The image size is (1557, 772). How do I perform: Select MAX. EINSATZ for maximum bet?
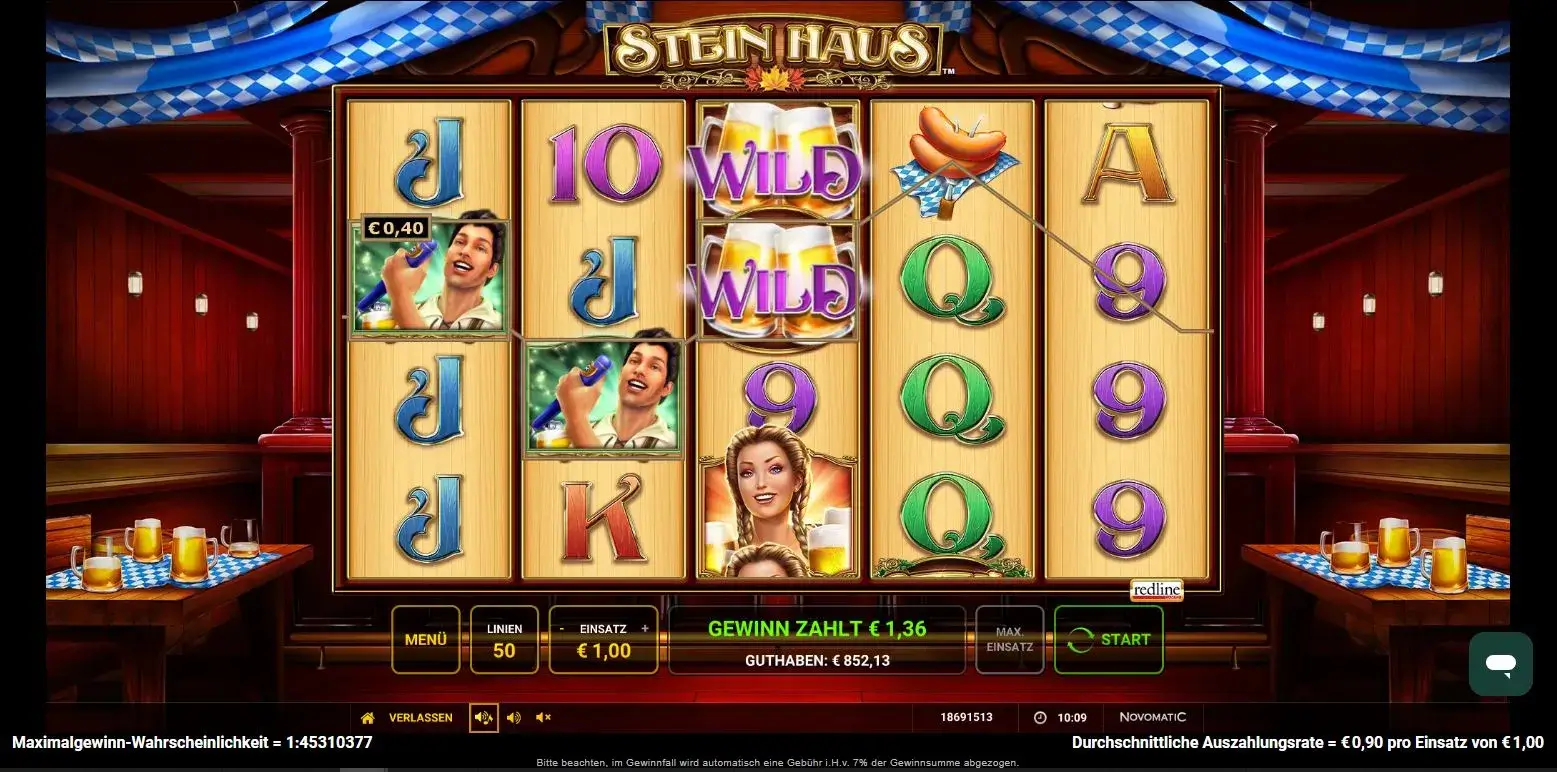coord(1009,639)
